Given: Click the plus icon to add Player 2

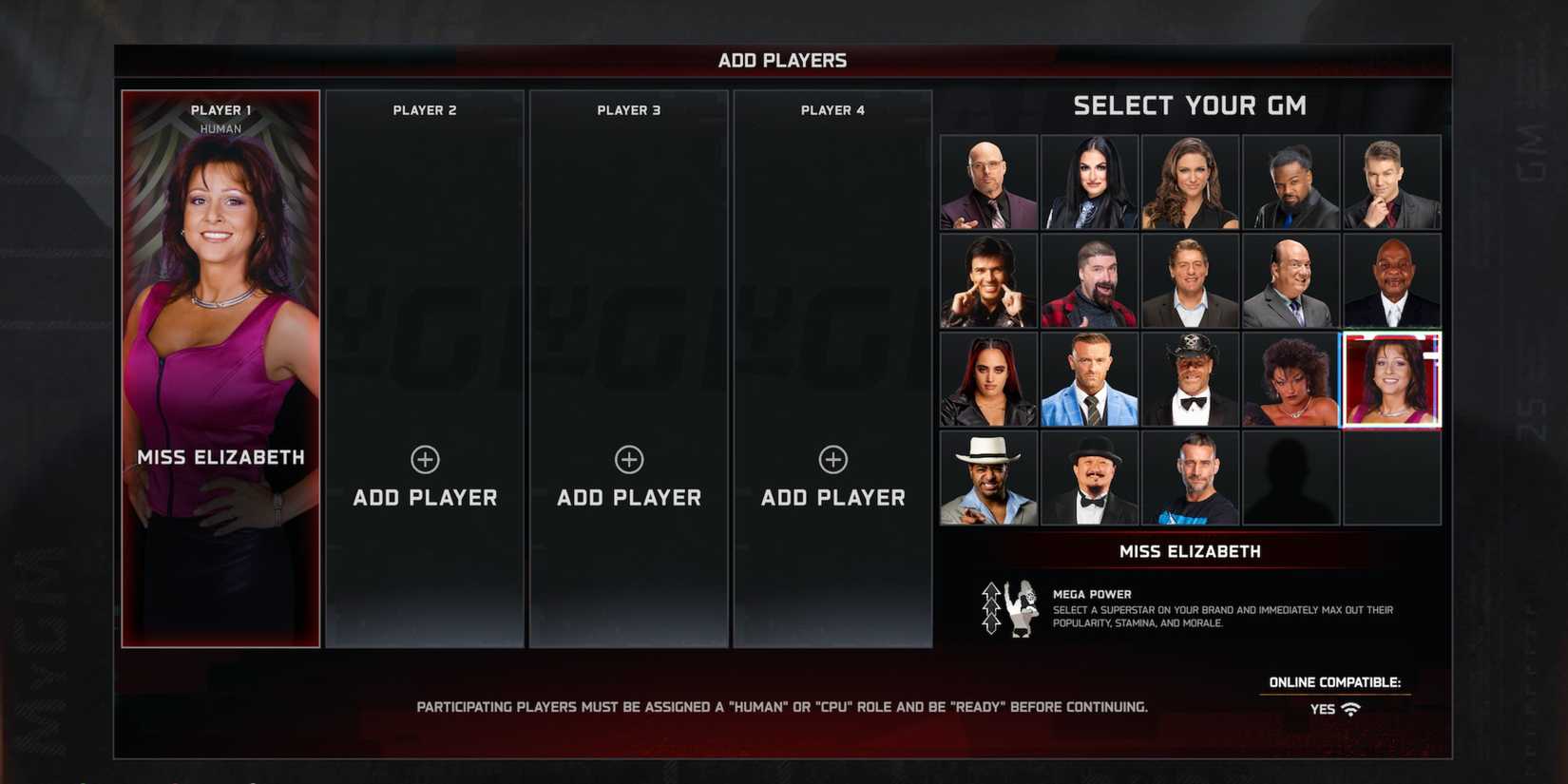Looking at the screenshot, I should 425,459.
